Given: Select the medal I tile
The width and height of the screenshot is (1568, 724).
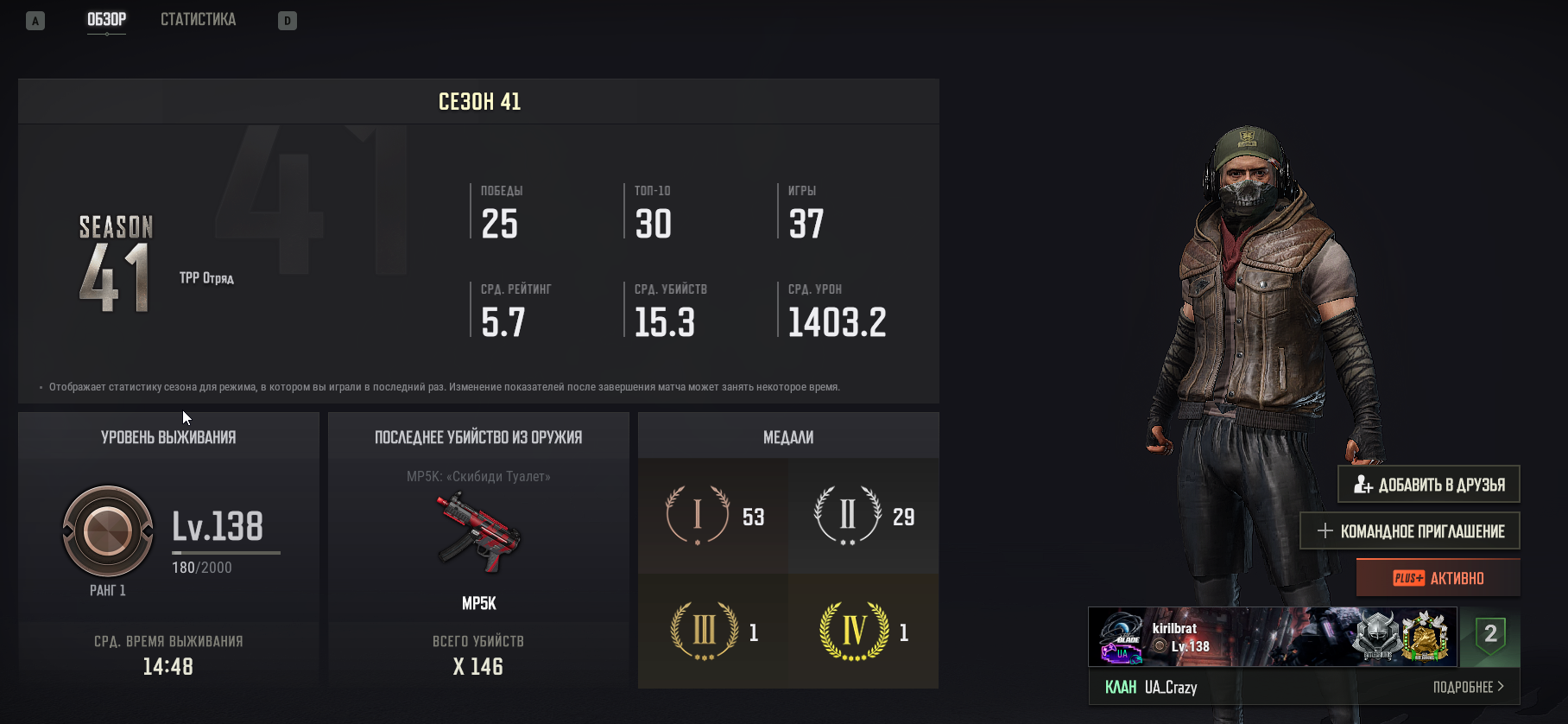Looking at the screenshot, I should [x=713, y=516].
